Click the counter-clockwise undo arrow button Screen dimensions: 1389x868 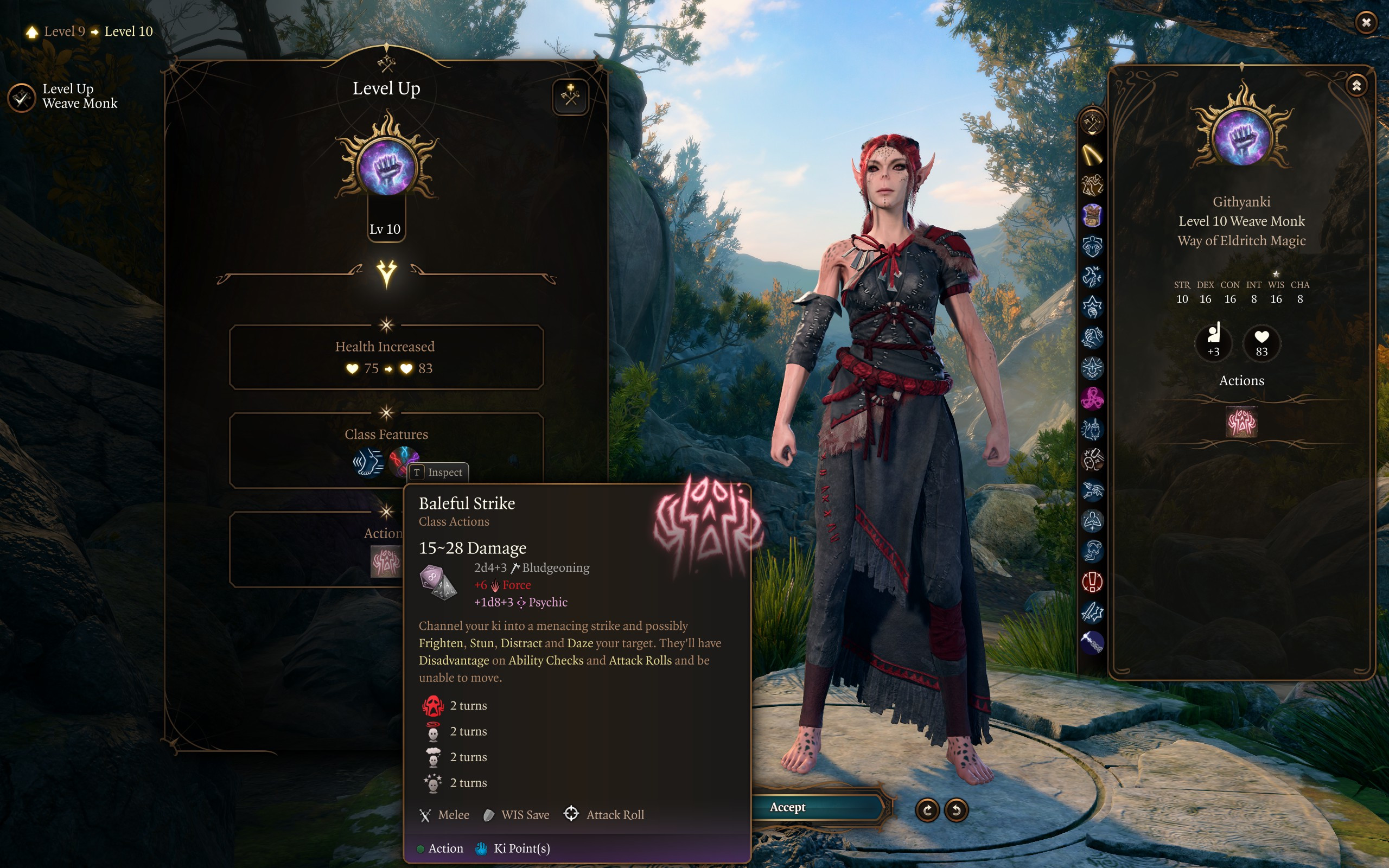tap(956, 810)
